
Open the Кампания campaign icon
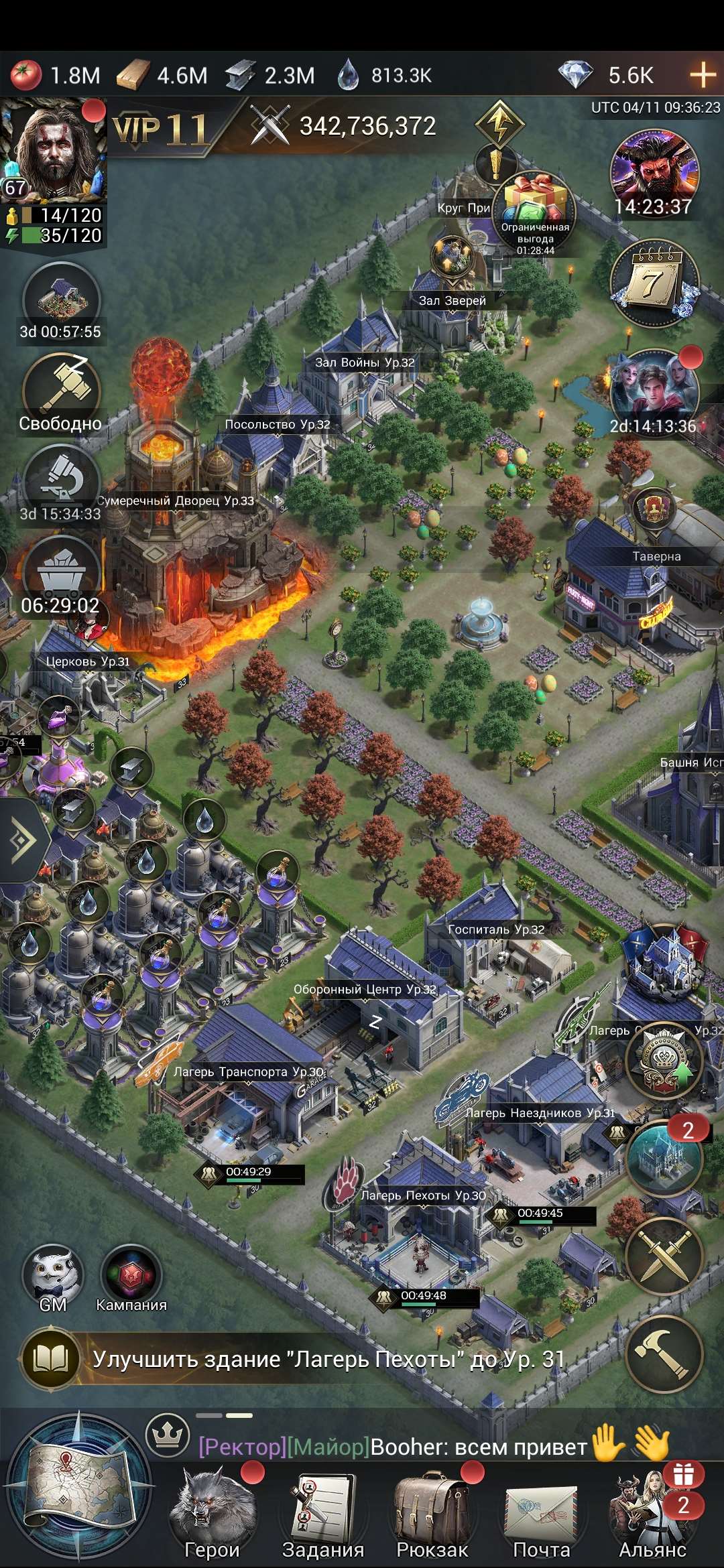(x=131, y=1277)
